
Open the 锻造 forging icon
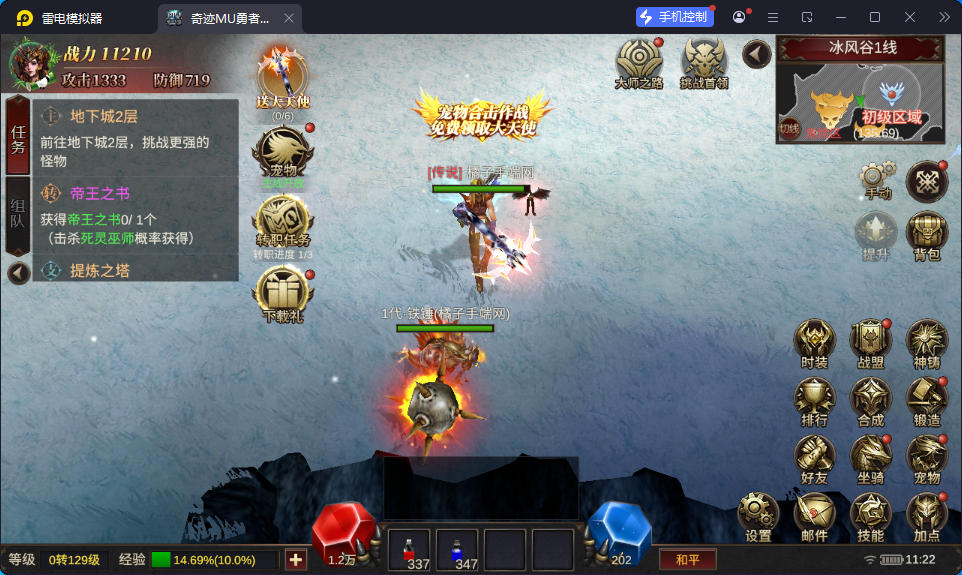pos(926,399)
